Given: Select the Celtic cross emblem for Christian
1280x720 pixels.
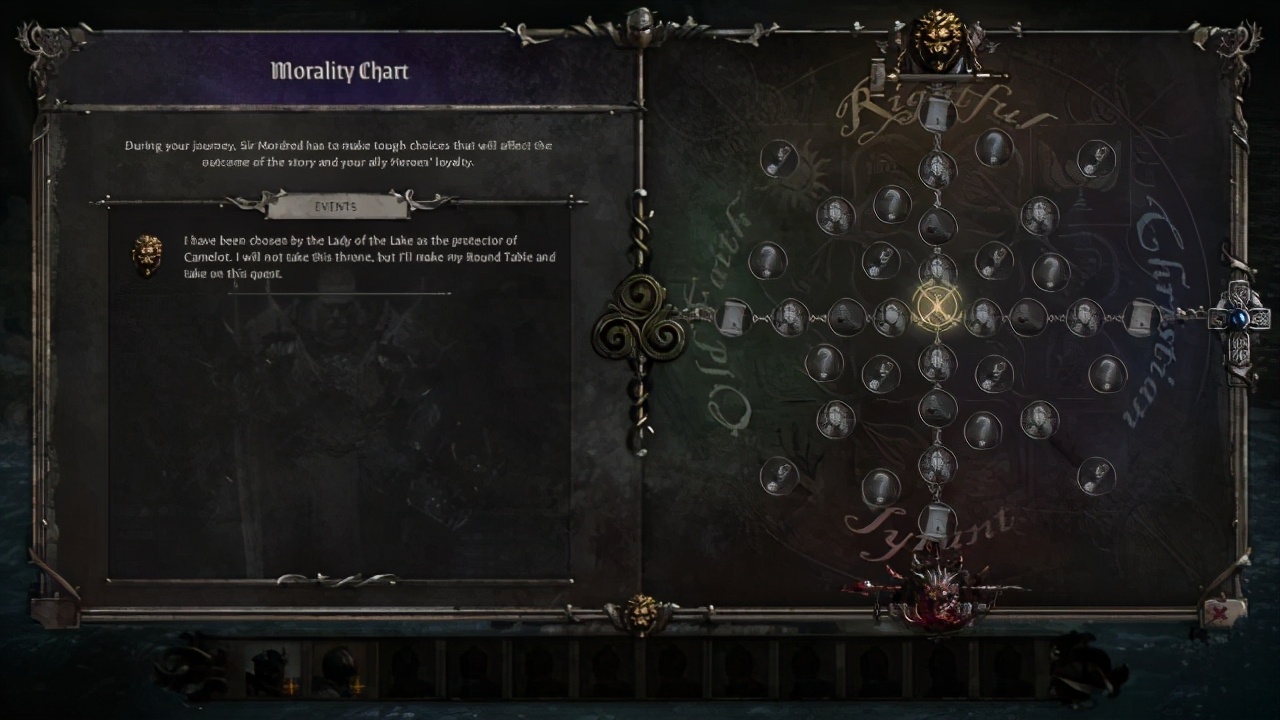Looking at the screenshot, I should [1240, 318].
